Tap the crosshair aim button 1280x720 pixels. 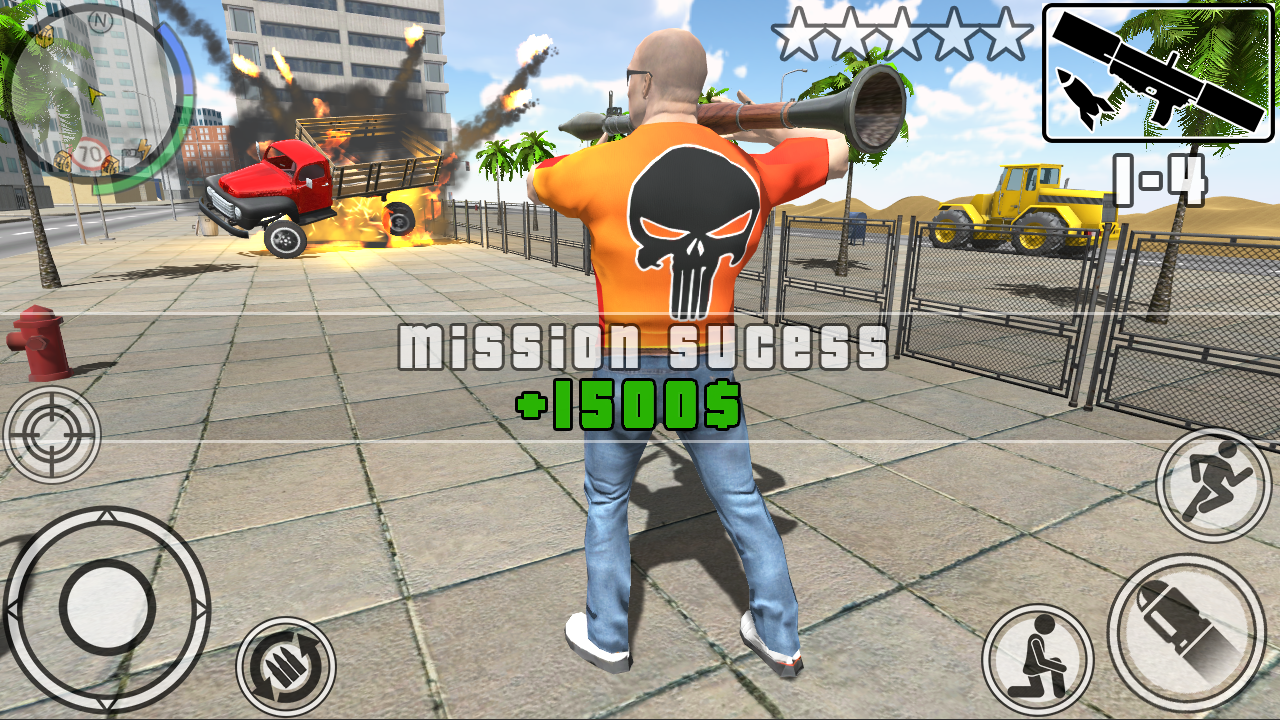(52, 434)
